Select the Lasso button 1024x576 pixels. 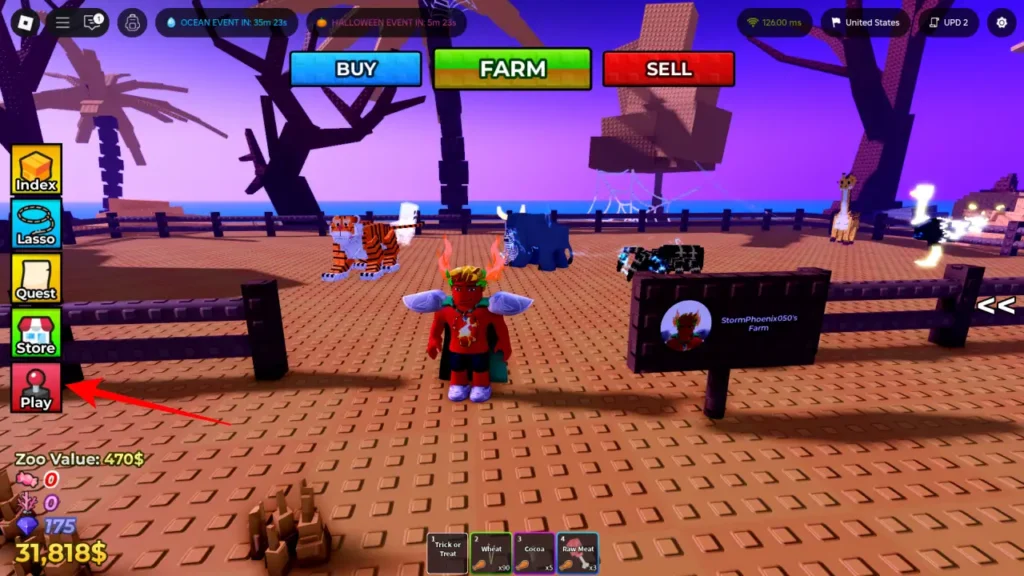pos(37,224)
